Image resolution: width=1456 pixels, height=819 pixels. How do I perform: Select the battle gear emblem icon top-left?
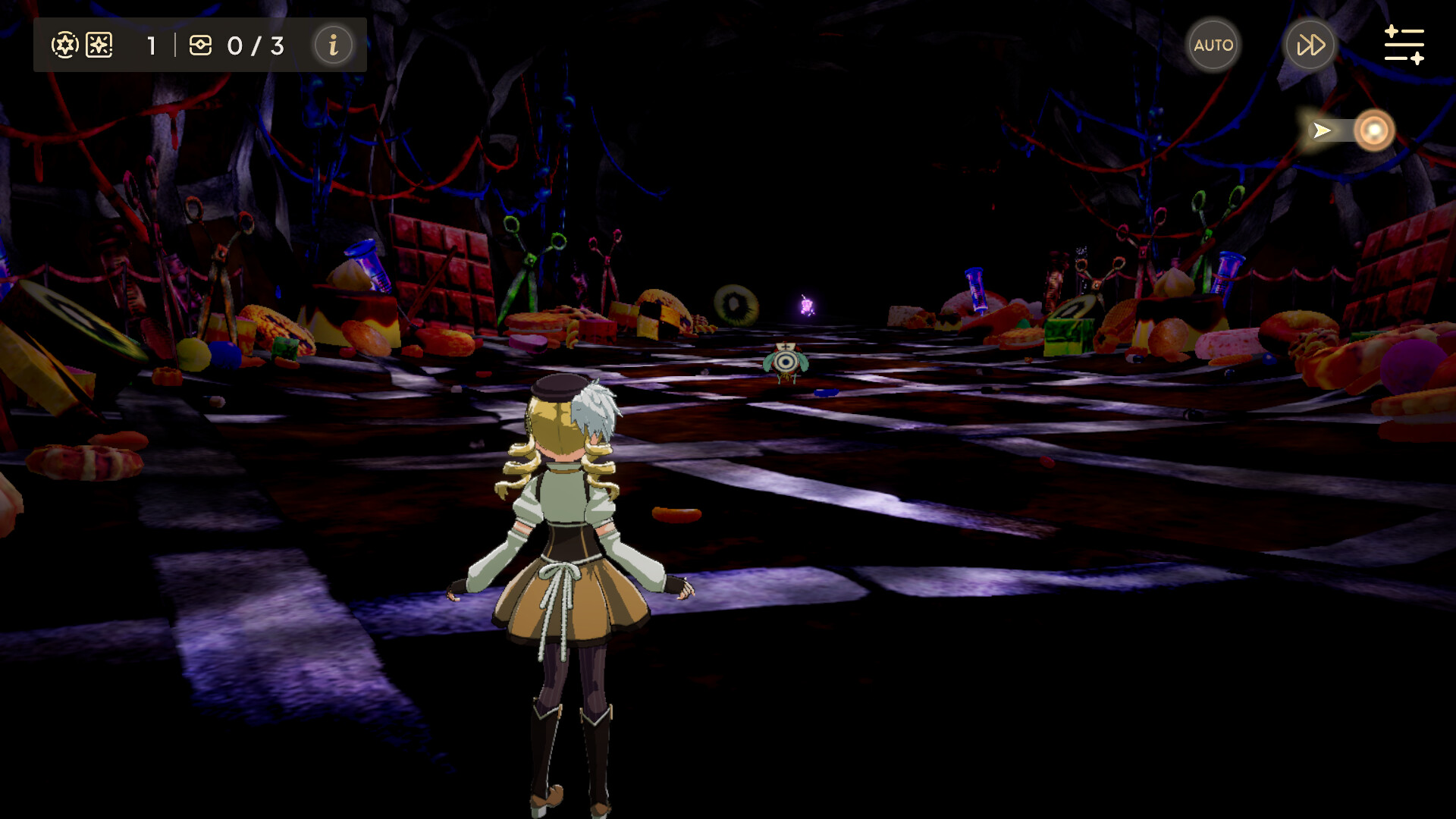point(64,44)
